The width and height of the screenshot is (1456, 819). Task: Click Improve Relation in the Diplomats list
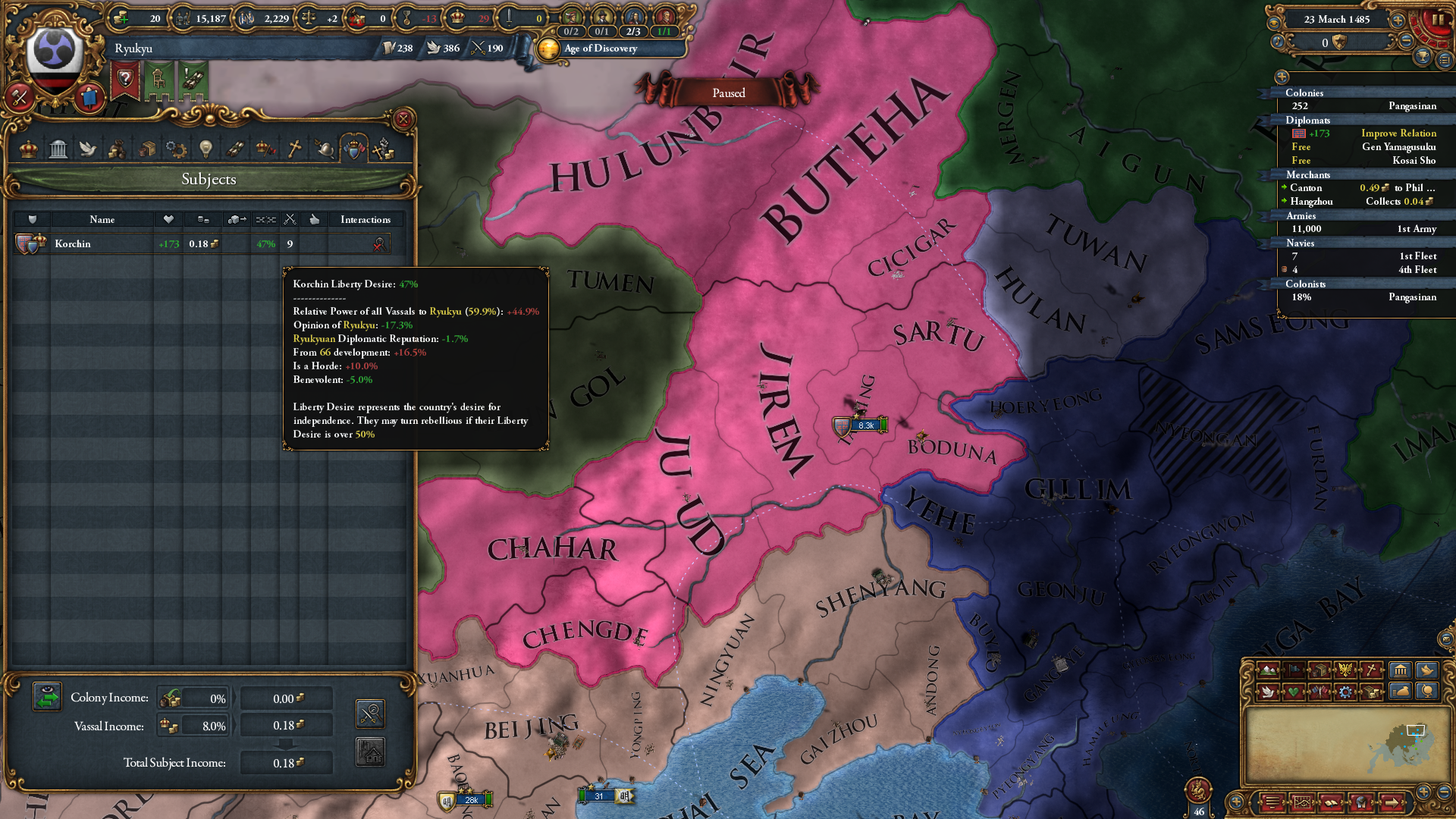point(1398,133)
